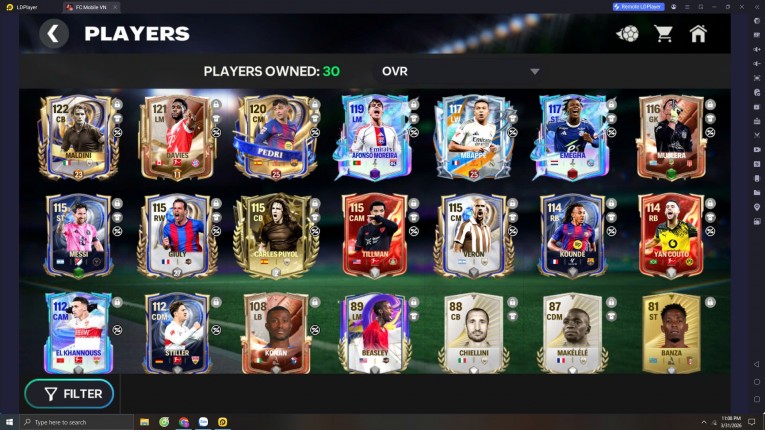The width and height of the screenshot is (765, 430).
Task: Open the Kounde 114 RB card
Action: pos(572,235)
